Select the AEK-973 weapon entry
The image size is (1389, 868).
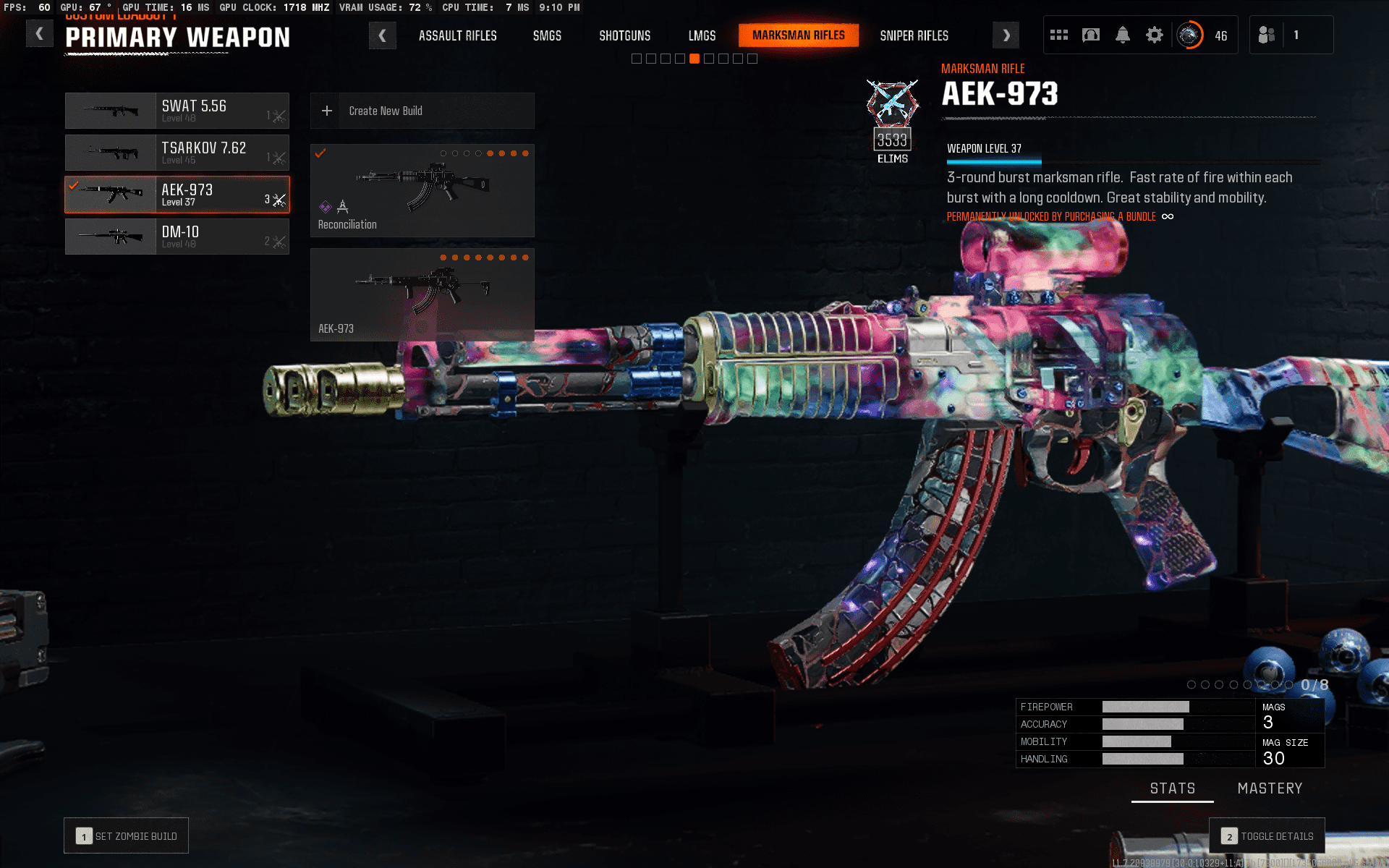pos(177,195)
